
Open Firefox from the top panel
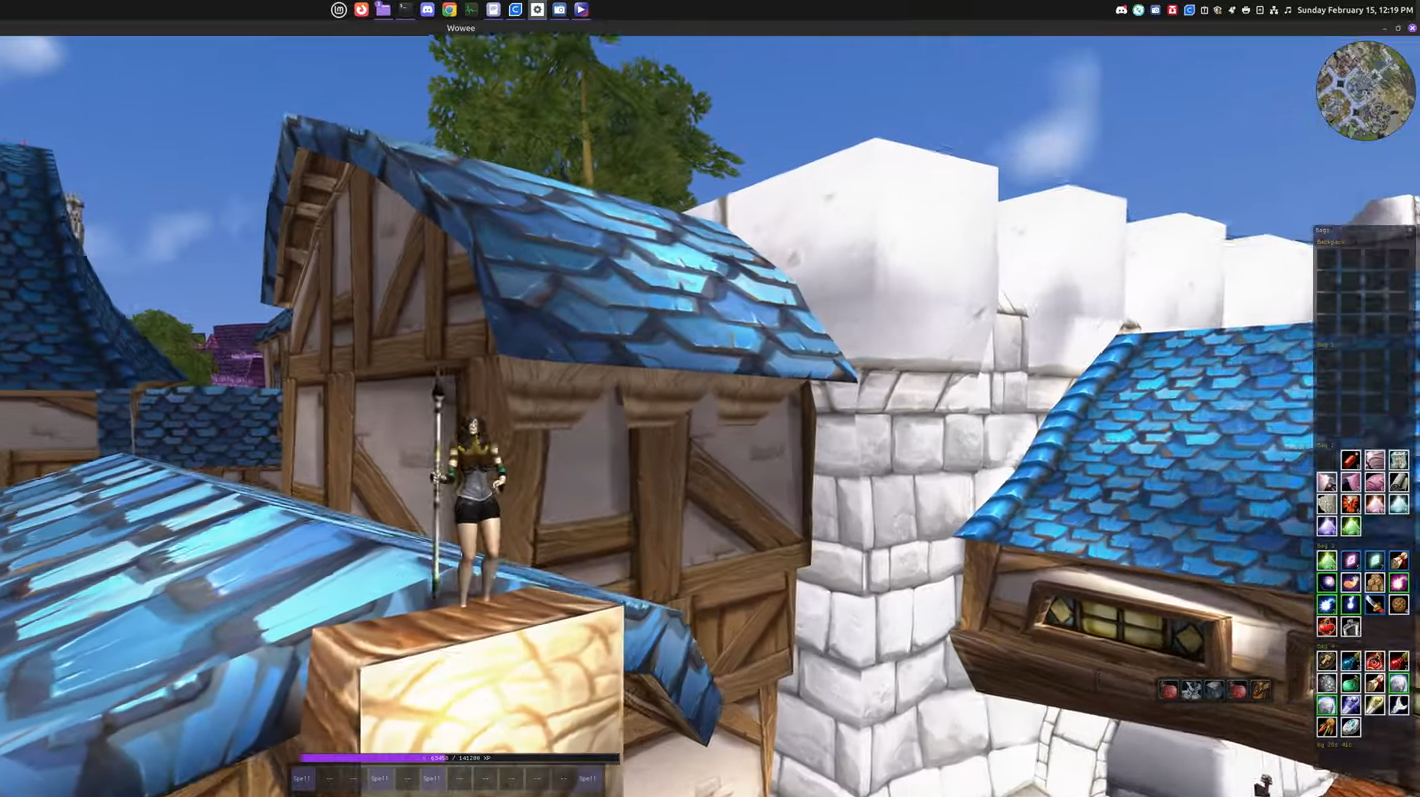pyautogui.click(x=361, y=9)
